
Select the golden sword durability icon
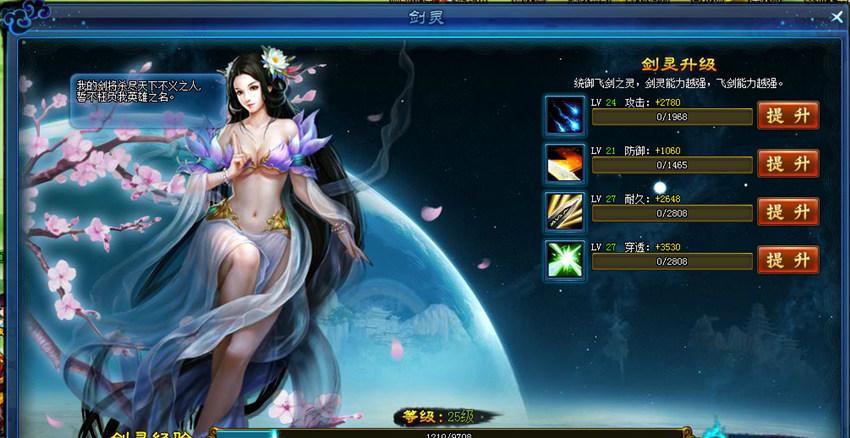tap(563, 211)
